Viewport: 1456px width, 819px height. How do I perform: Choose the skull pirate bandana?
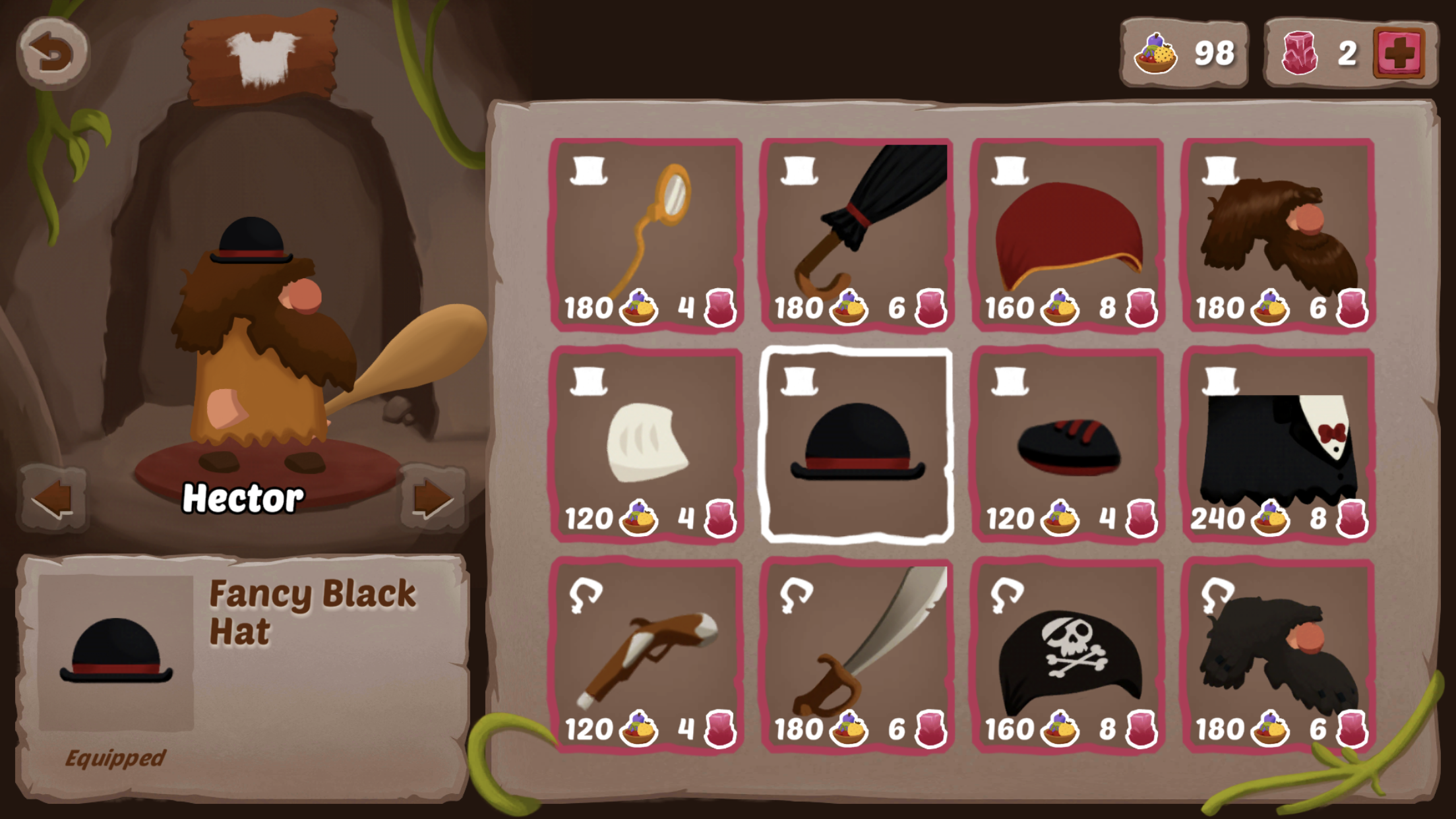[x=1068, y=656]
